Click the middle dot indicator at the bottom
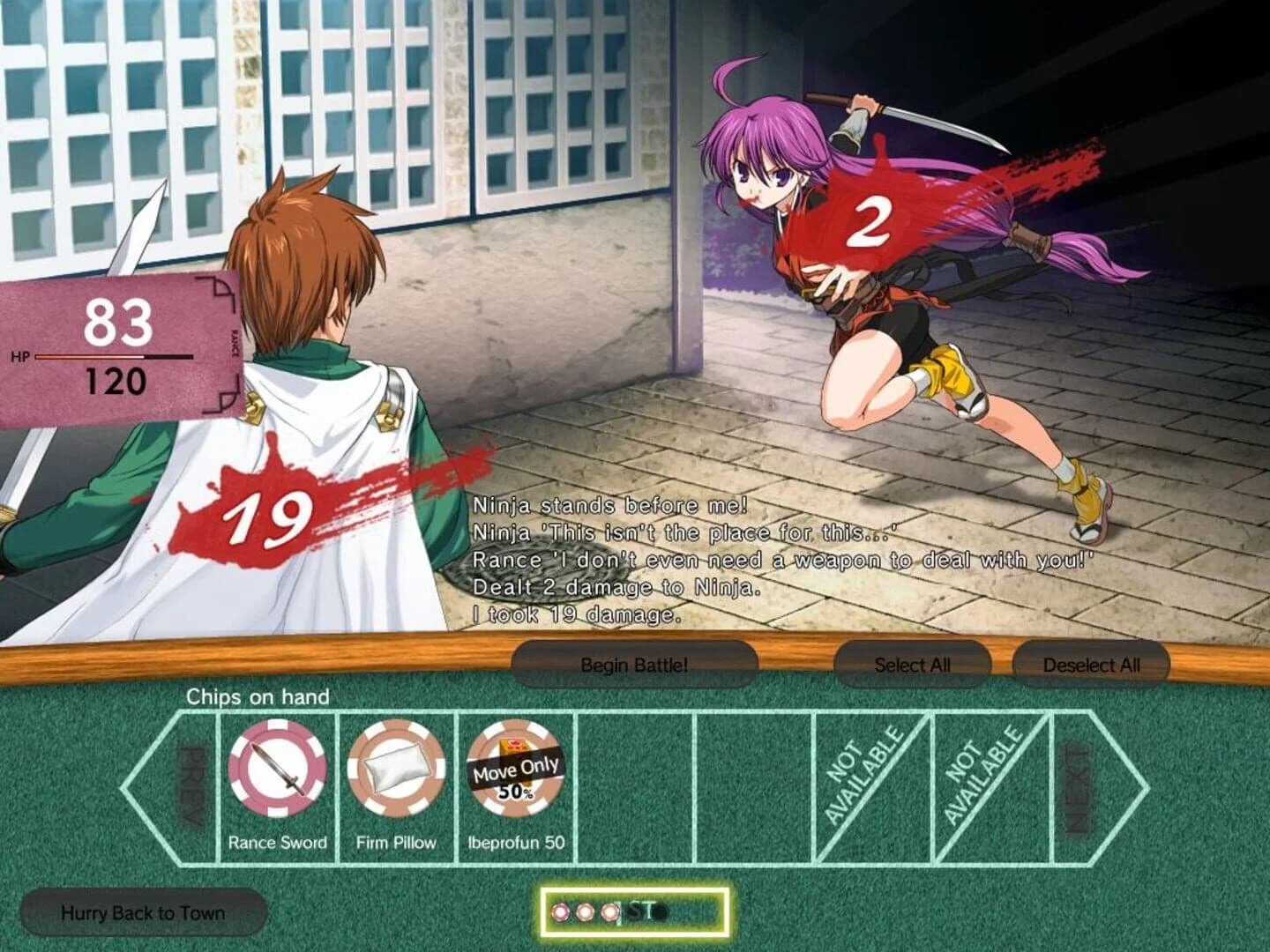The height and width of the screenshot is (952, 1270). click(x=583, y=914)
